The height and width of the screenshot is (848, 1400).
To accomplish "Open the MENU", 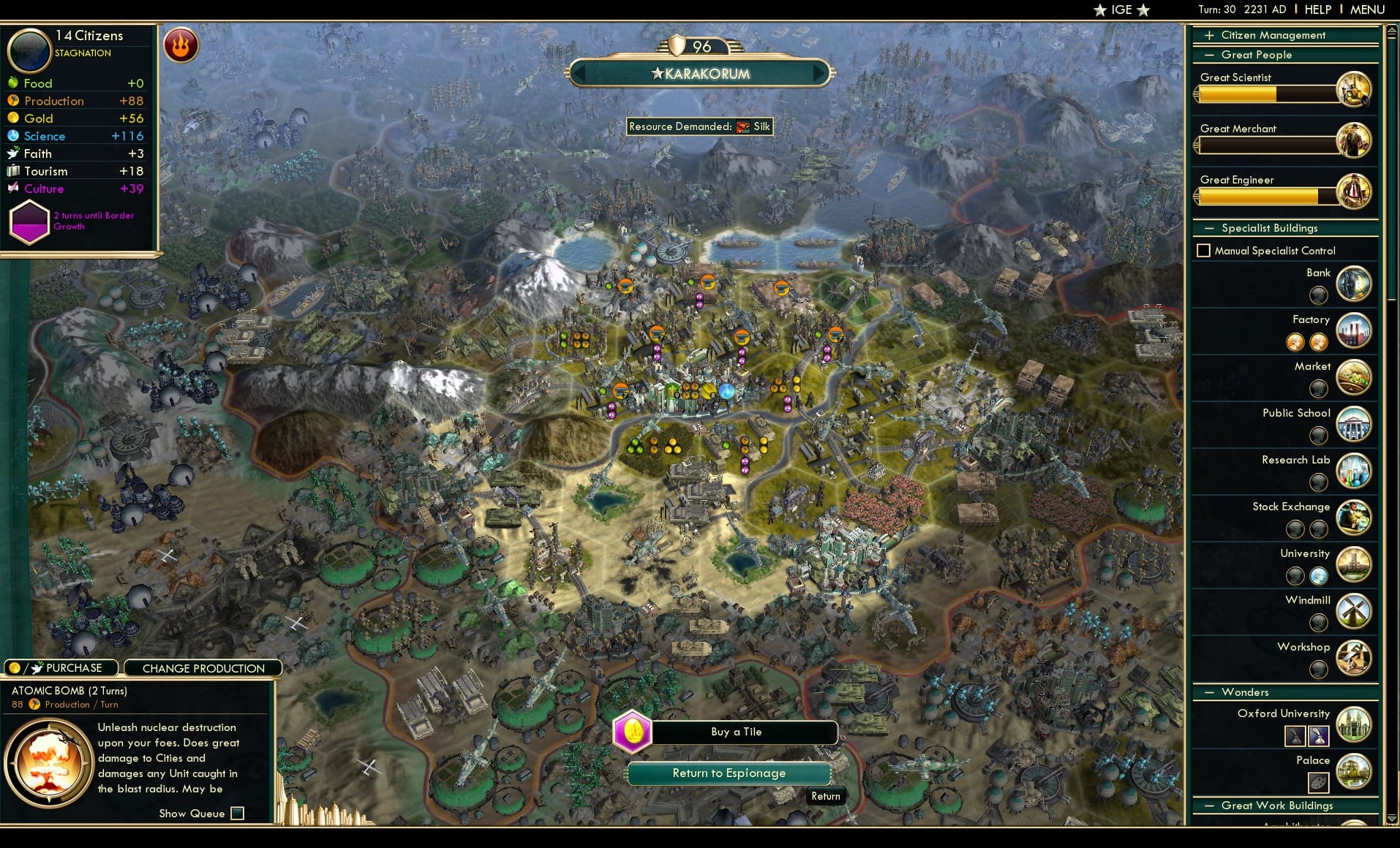I will click(1366, 10).
